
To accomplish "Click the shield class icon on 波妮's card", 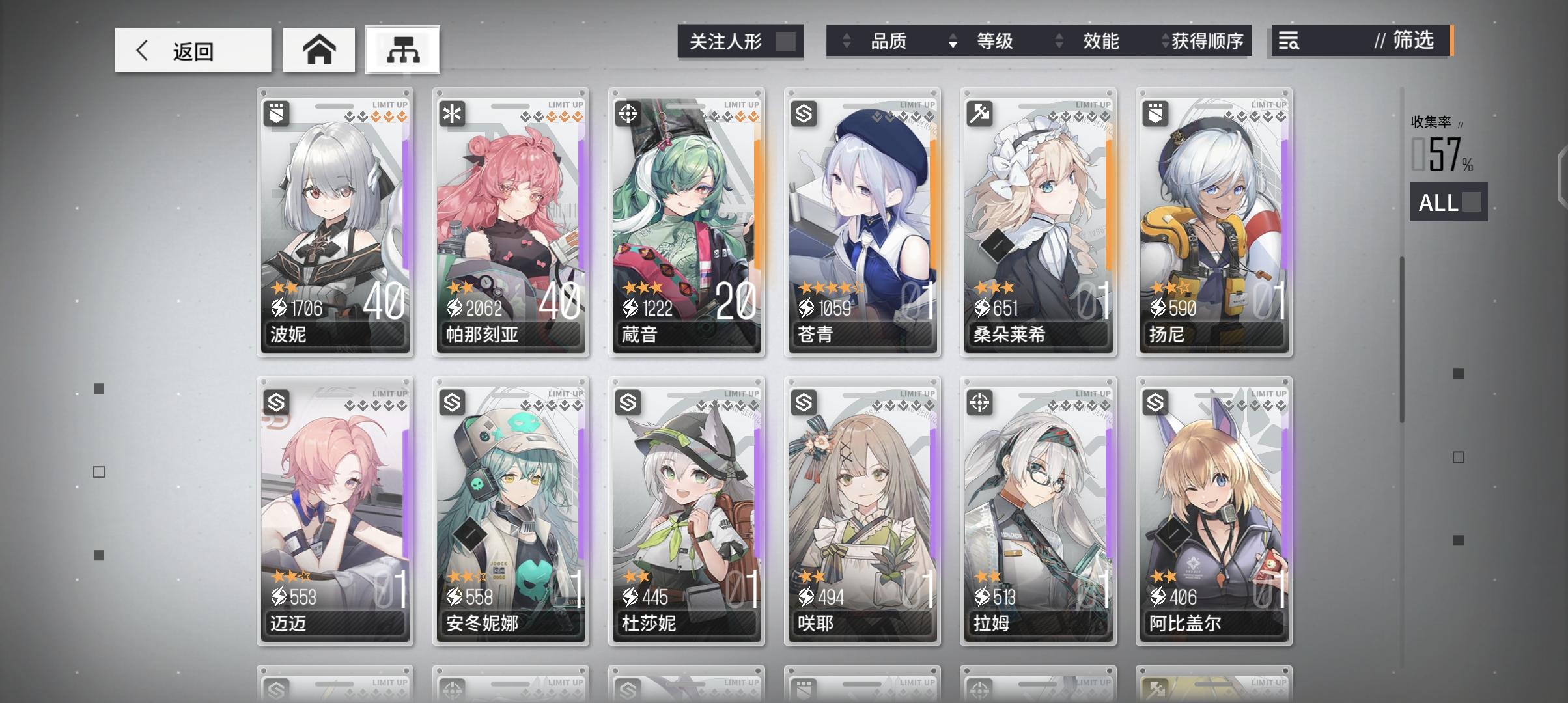I will (x=277, y=114).
